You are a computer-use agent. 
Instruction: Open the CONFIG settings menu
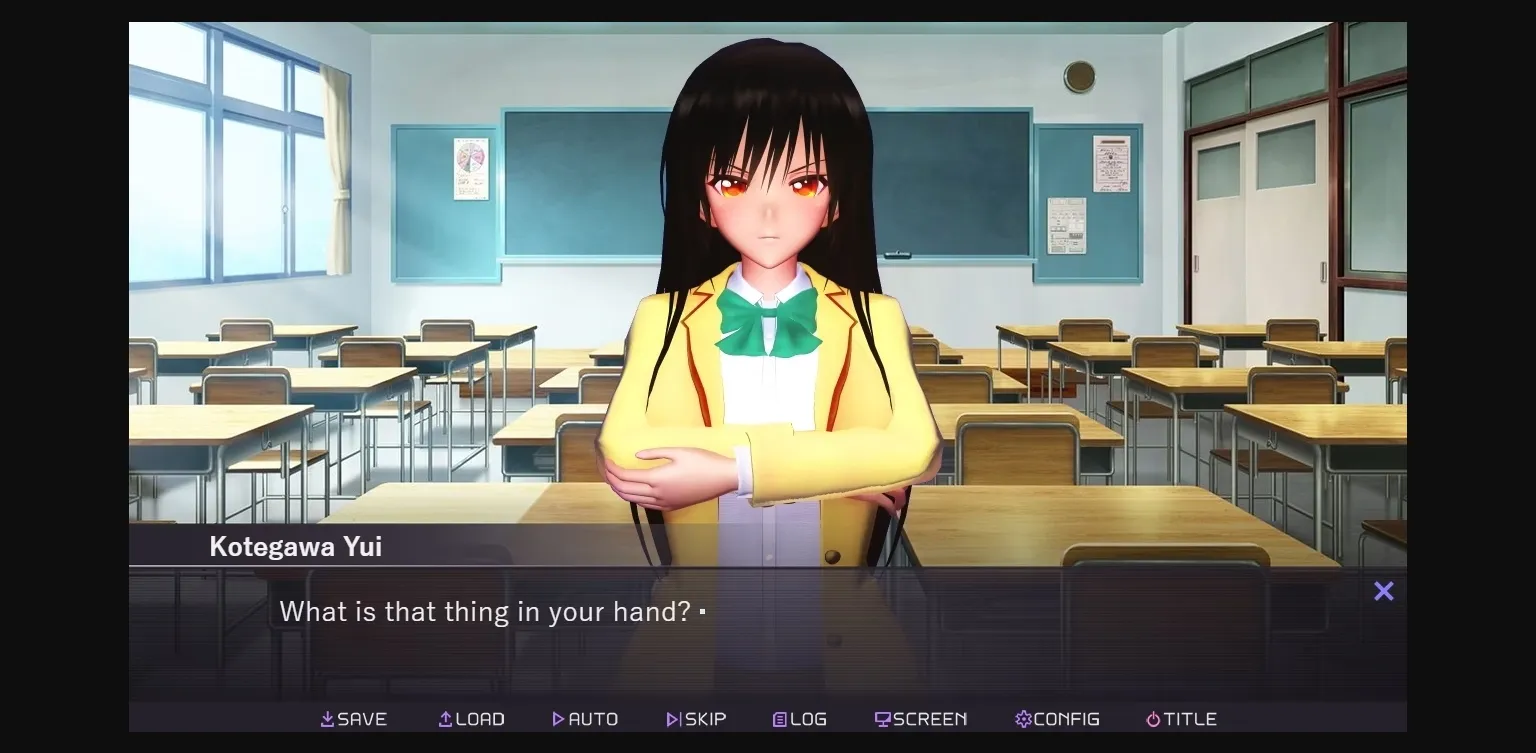point(1057,718)
